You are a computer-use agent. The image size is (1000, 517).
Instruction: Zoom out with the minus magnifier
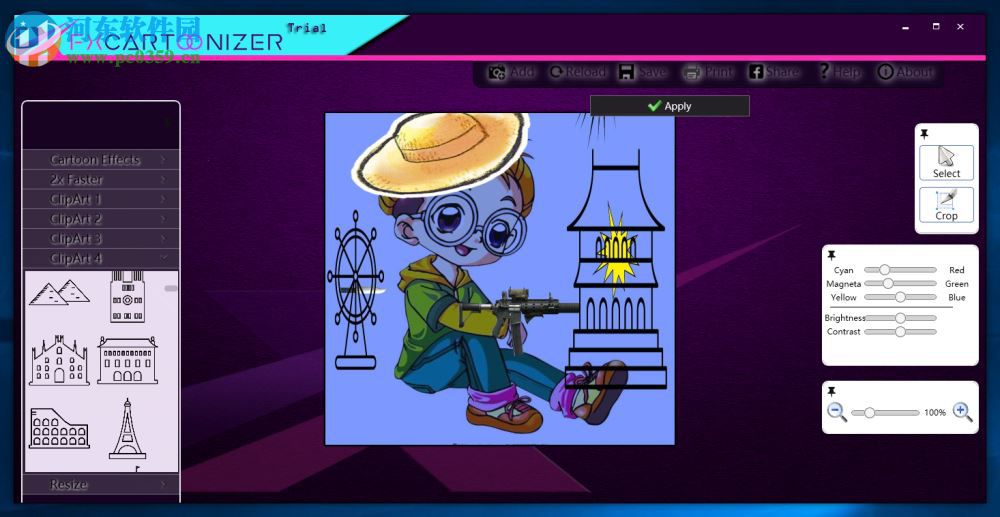point(836,412)
